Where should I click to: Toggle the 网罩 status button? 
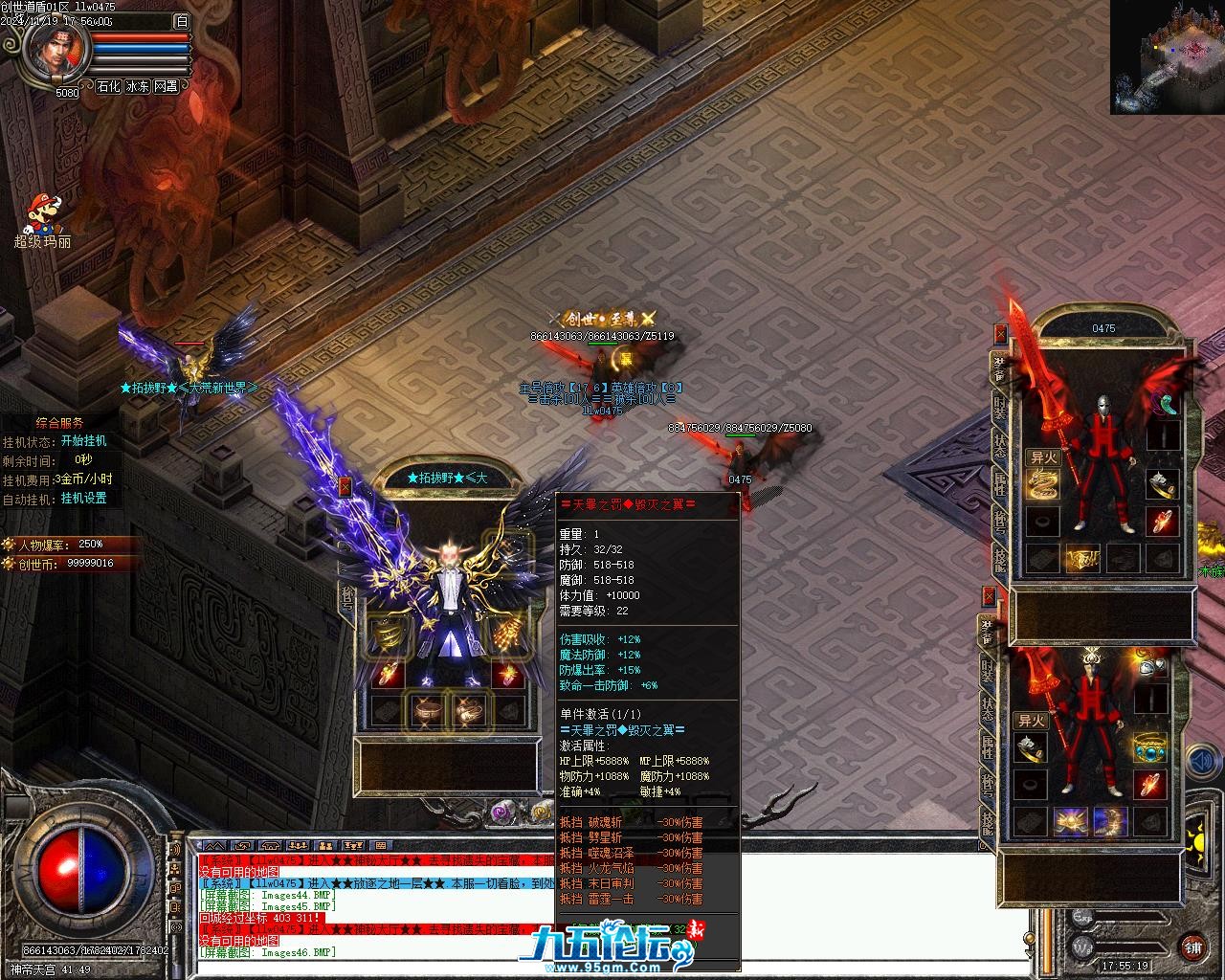click(x=166, y=86)
